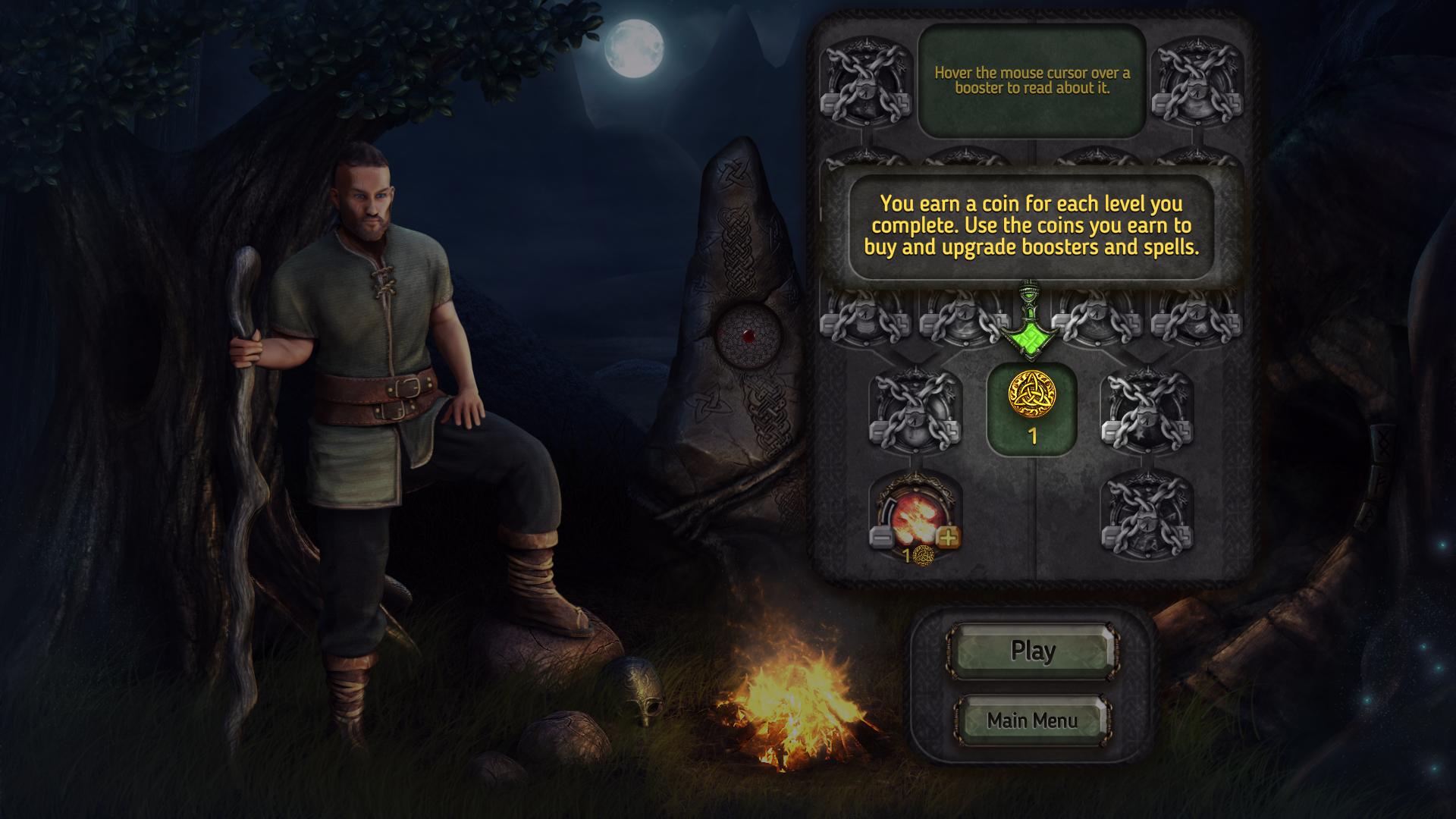Image resolution: width=1456 pixels, height=819 pixels.
Task: Dismiss the coin tutorial tooltip
Action: pos(1031,226)
